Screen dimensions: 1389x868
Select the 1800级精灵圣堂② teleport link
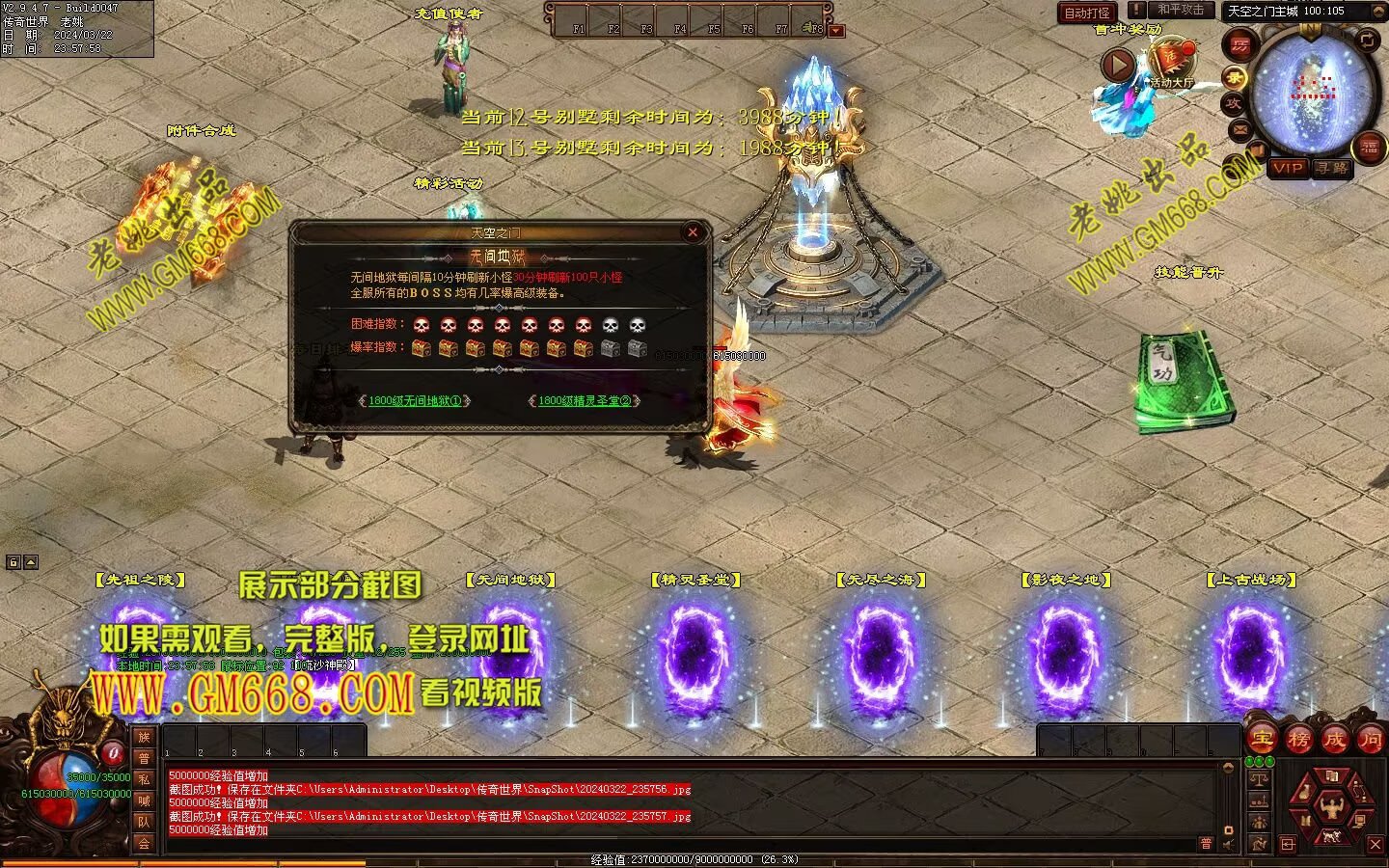pos(584,400)
